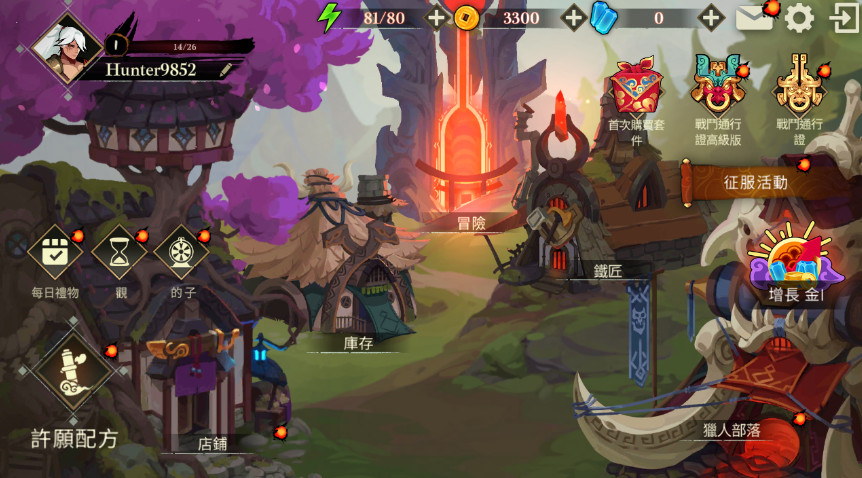This screenshot has width=862, height=478.
Task: Open the wheel icon labeled 的子
Action: (182, 254)
